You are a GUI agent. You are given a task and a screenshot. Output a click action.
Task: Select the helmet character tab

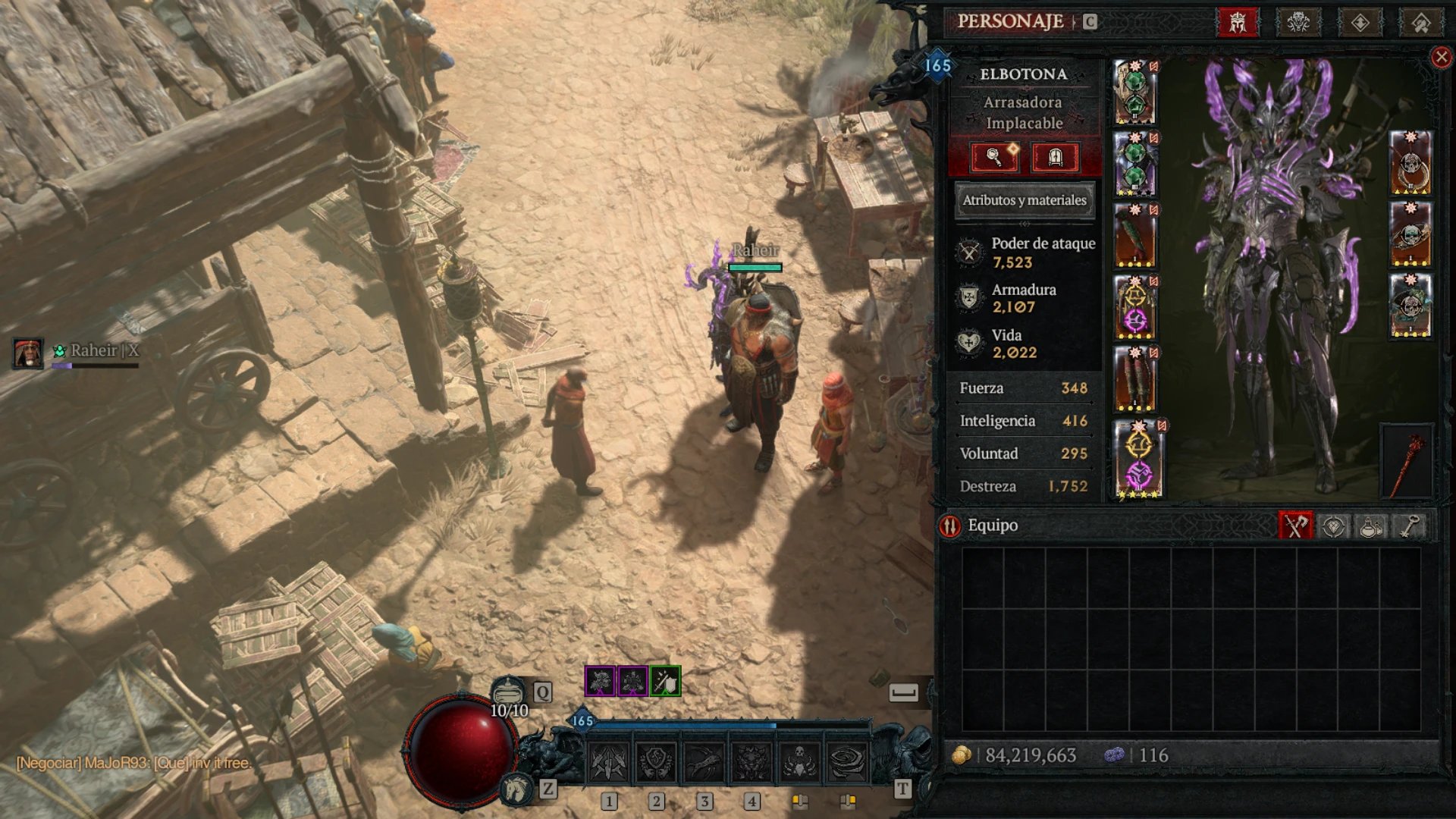pyautogui.click(x=1238, y=23)
